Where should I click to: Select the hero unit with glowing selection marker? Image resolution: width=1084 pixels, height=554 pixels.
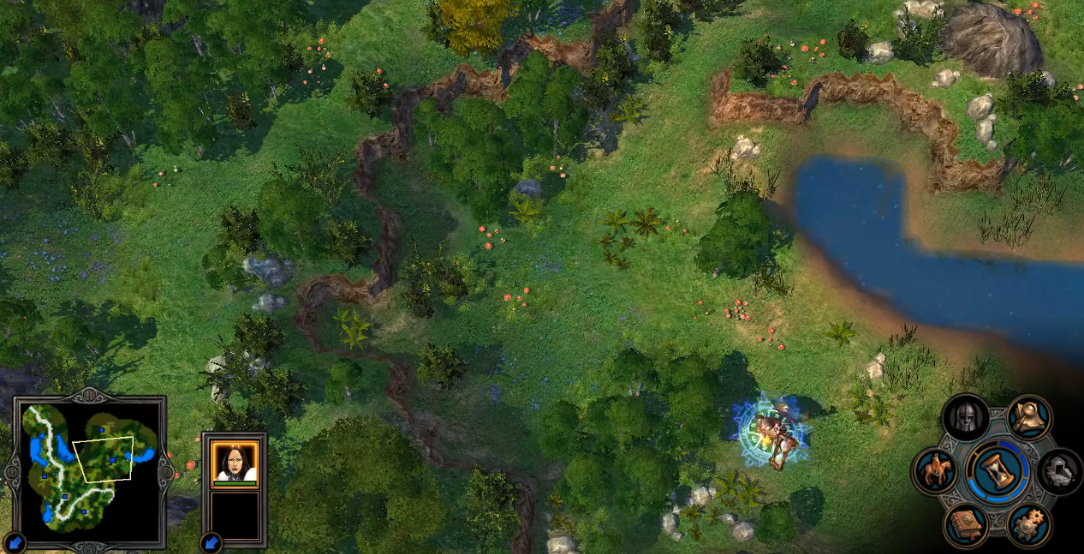[x=772, y=431]
